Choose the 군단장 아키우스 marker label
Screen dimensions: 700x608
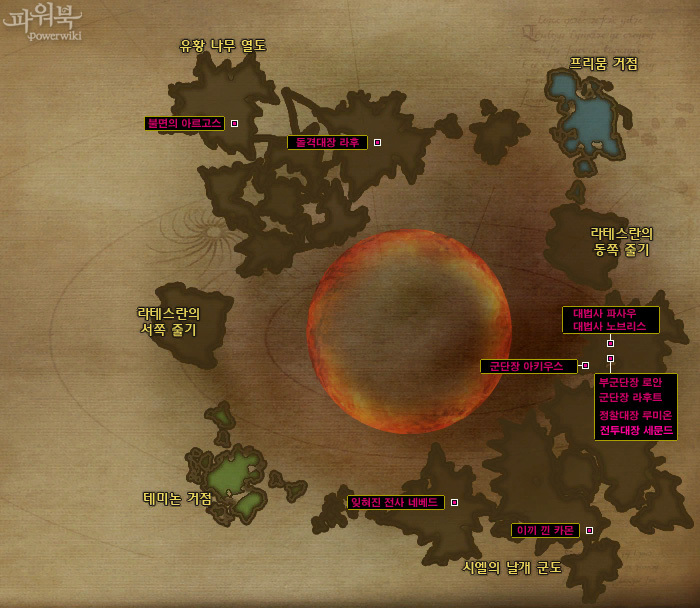tap(528, 367)
